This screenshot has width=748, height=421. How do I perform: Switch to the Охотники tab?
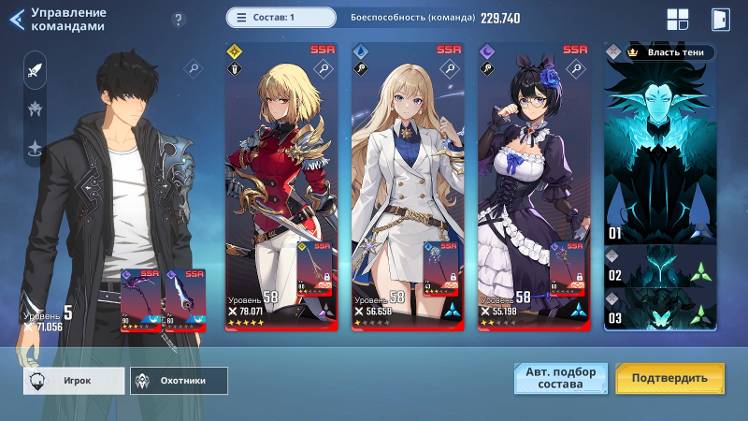179,381
